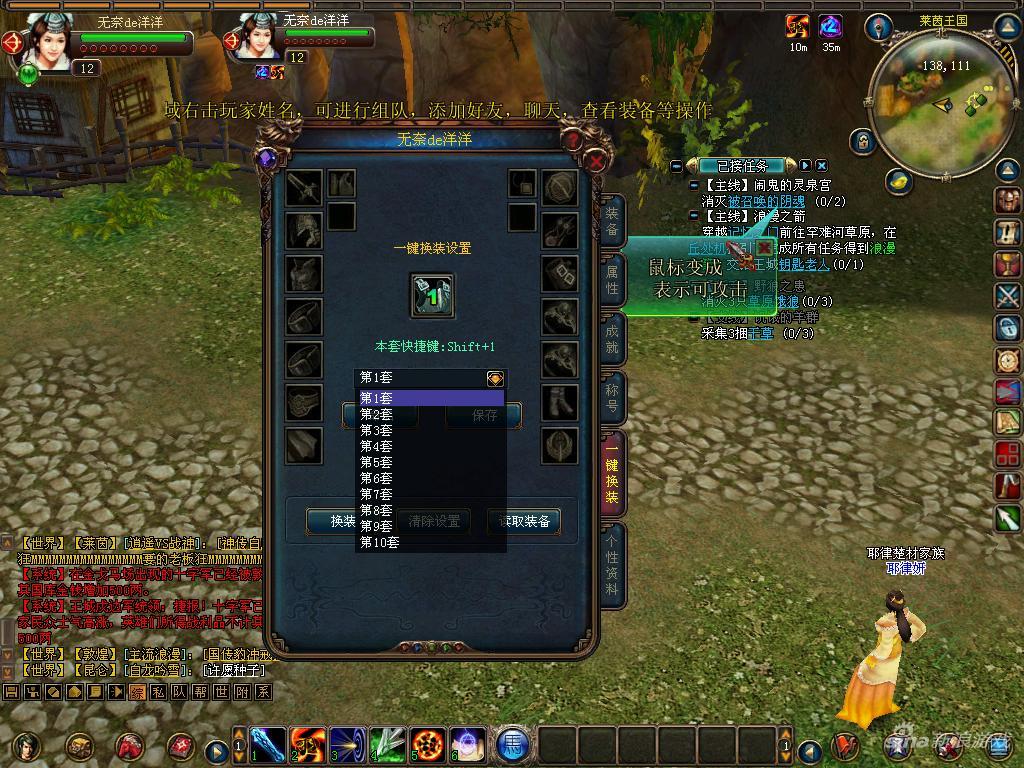Viewport: 1024px width, 768px height.
Task: Switch to the 装备 tab
Action: (612, 221)
